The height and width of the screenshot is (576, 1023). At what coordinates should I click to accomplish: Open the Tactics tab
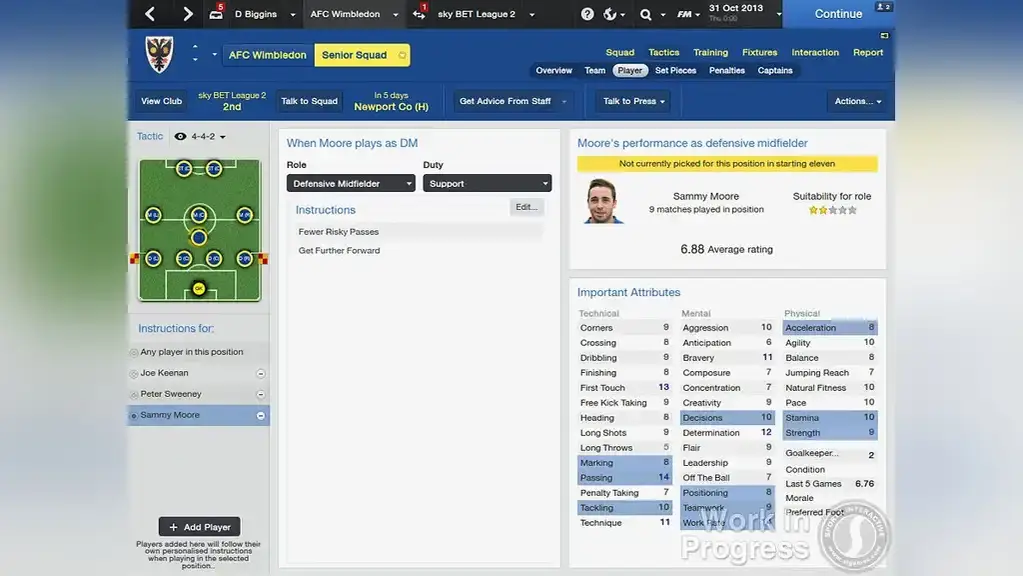click(663, 53)
